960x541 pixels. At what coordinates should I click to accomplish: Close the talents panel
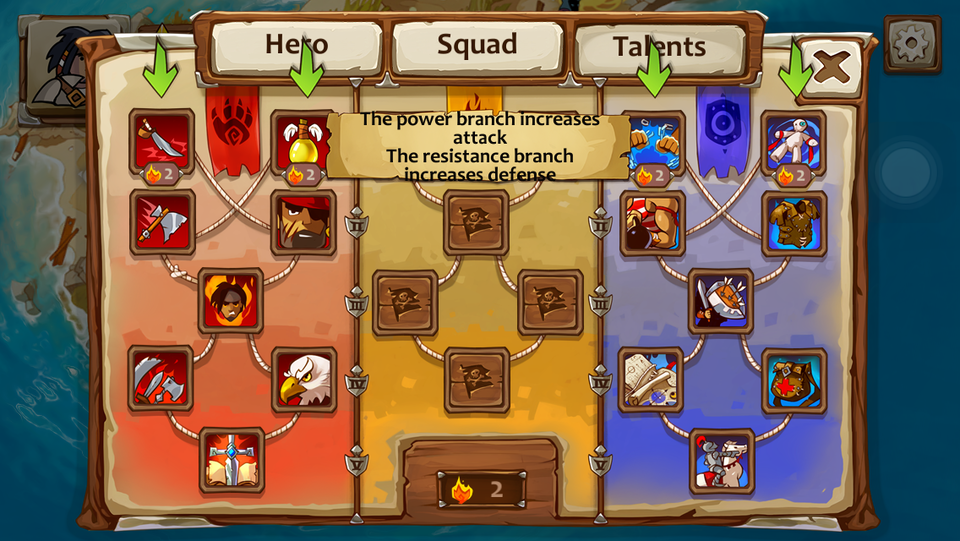(830, 67)
